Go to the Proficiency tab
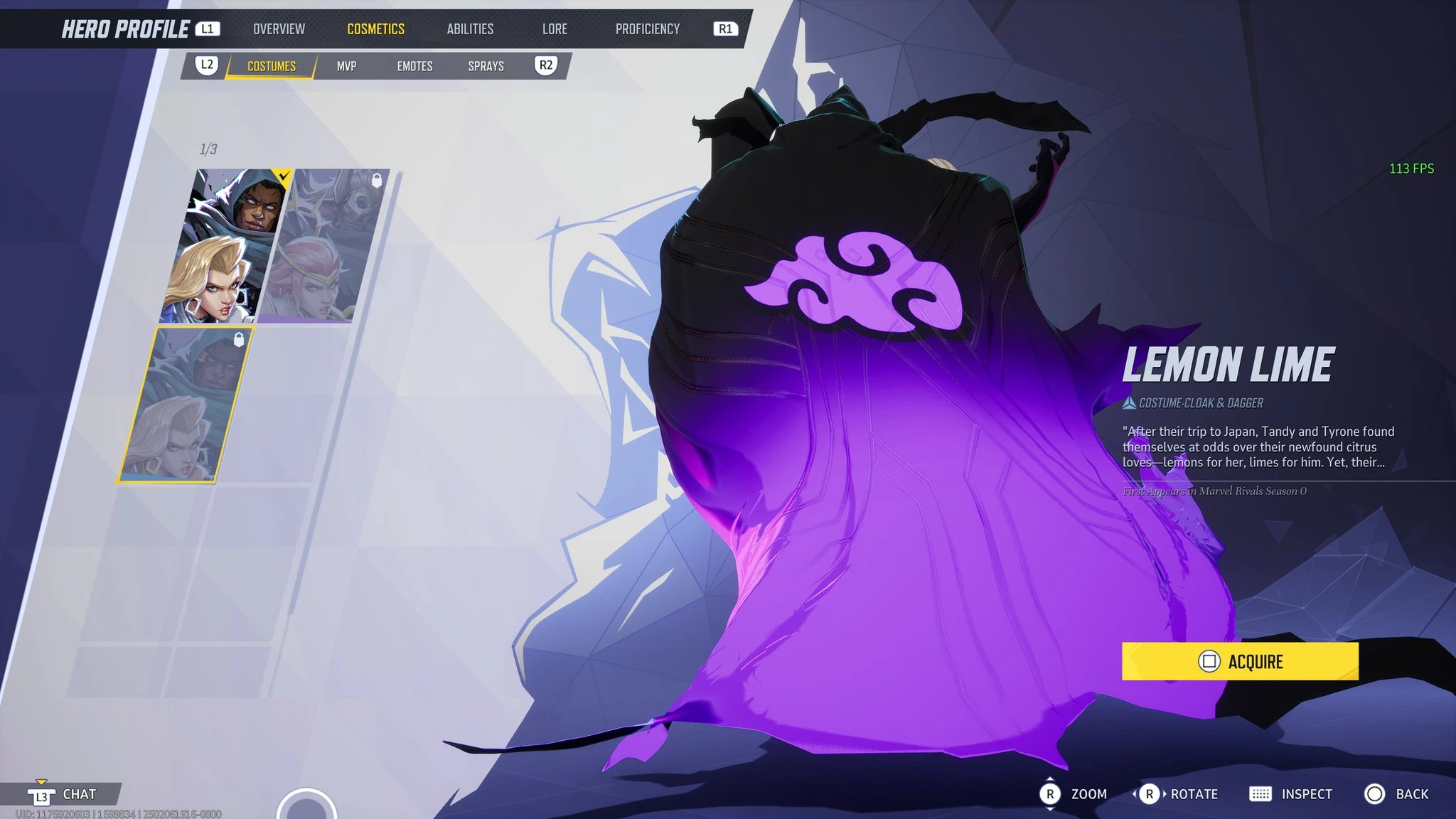The image size is (1456, 819). (x=647, y=29)
